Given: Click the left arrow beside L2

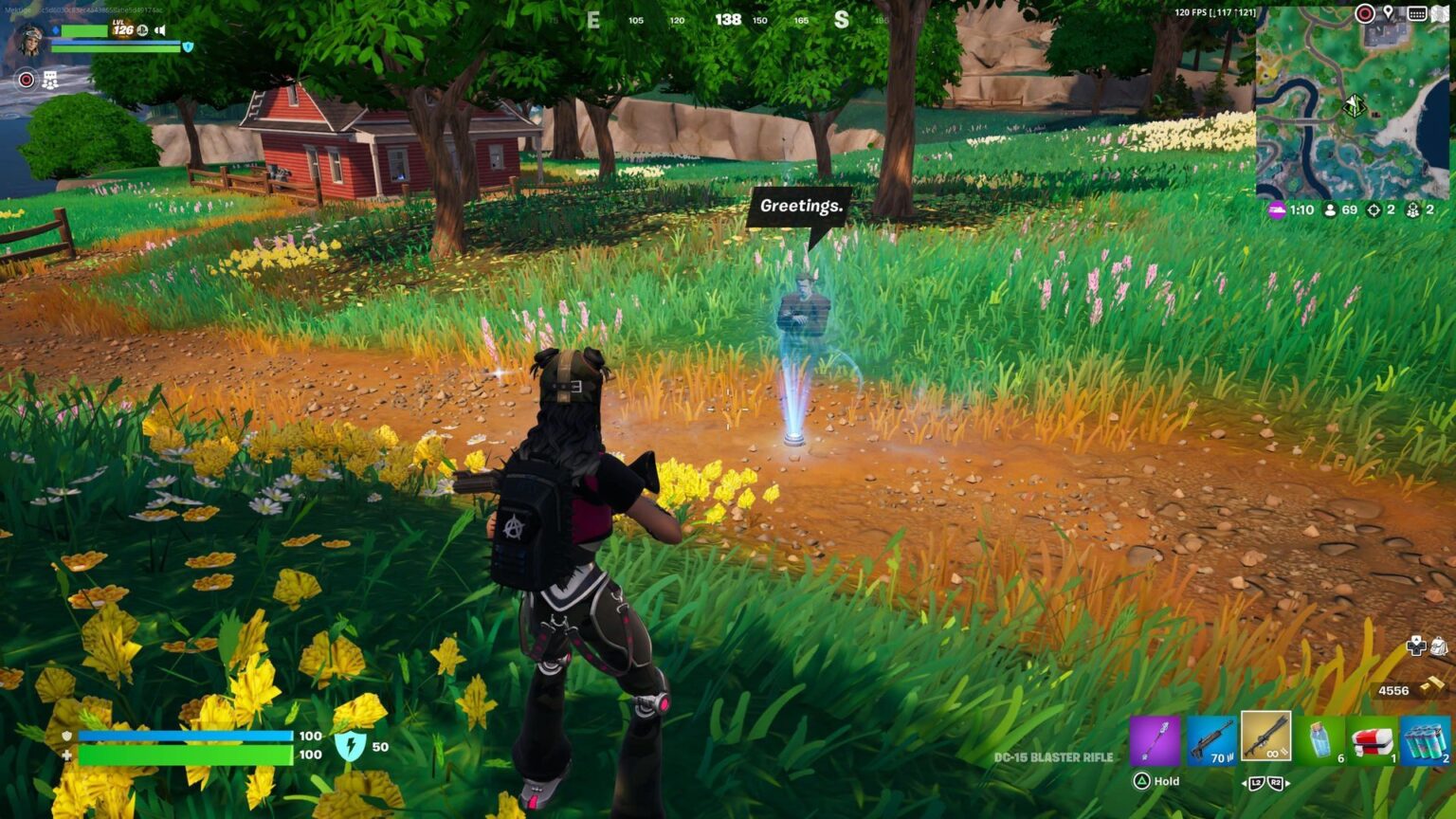Looking at the screenshot, I should [1245, 783].
